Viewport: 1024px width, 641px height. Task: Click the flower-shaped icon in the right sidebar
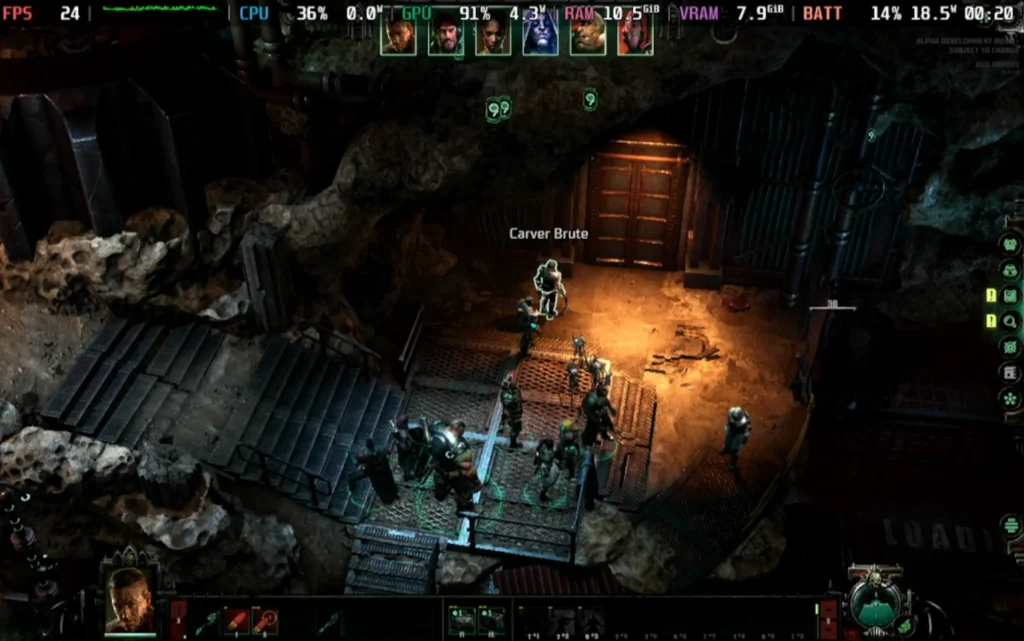pos(1010,398)
